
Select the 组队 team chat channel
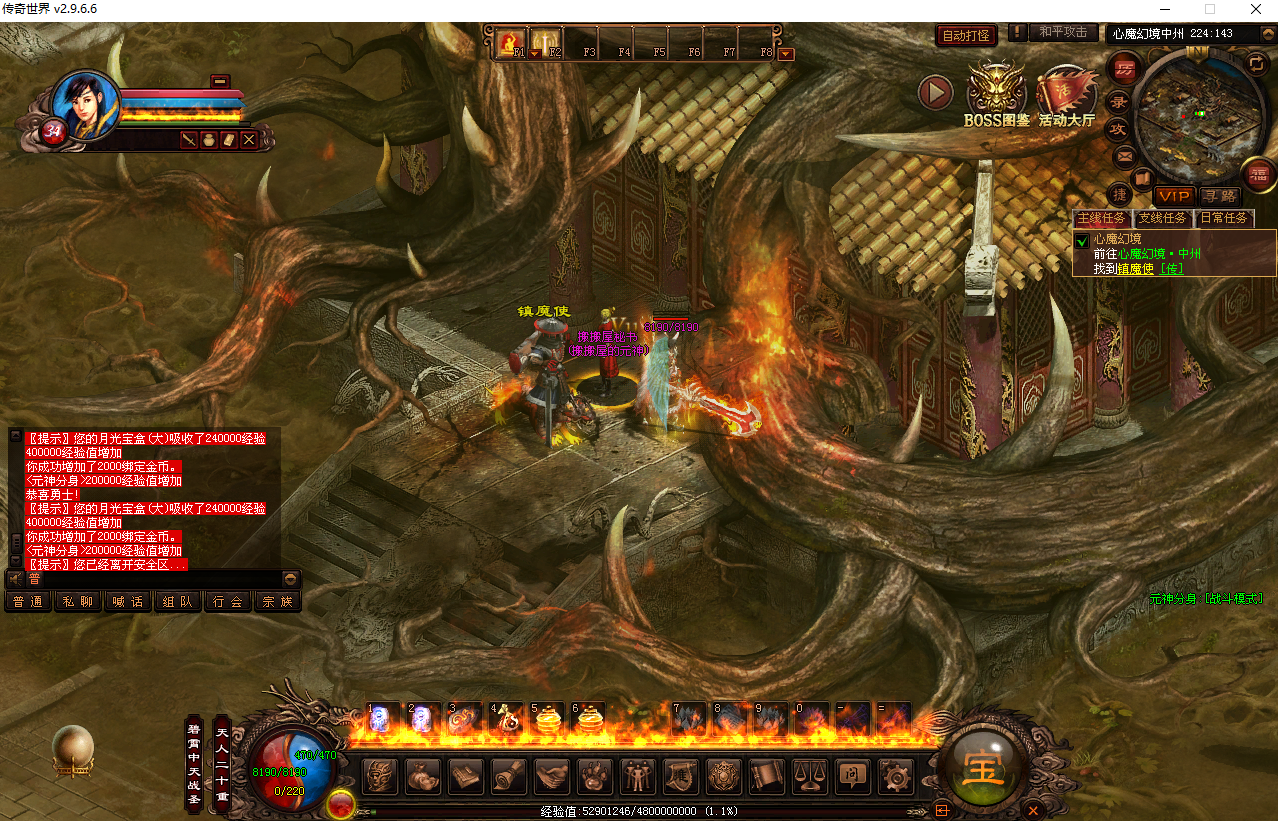point(178,601)
